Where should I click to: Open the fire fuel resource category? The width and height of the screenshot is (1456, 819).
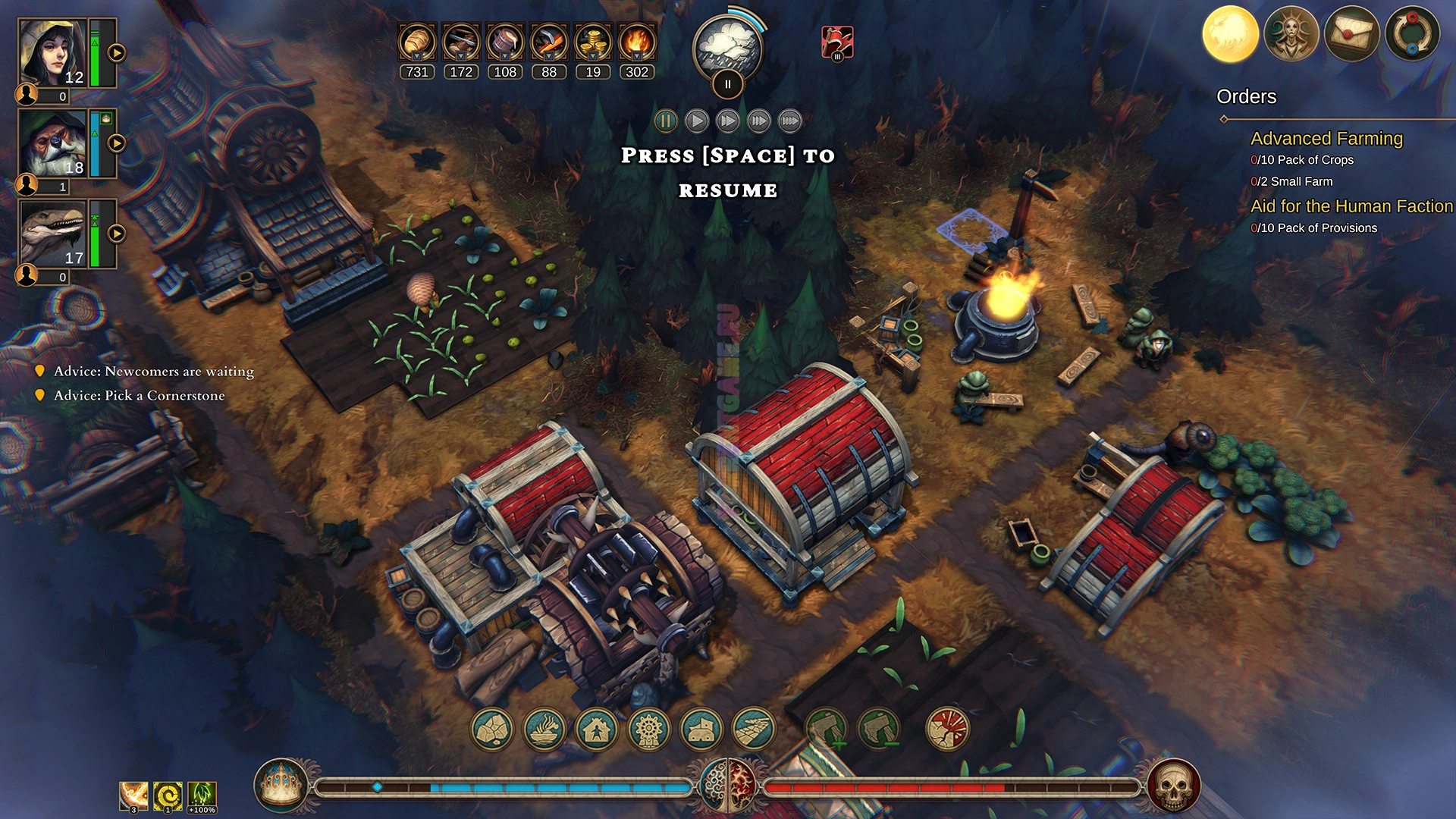(637, 42)
